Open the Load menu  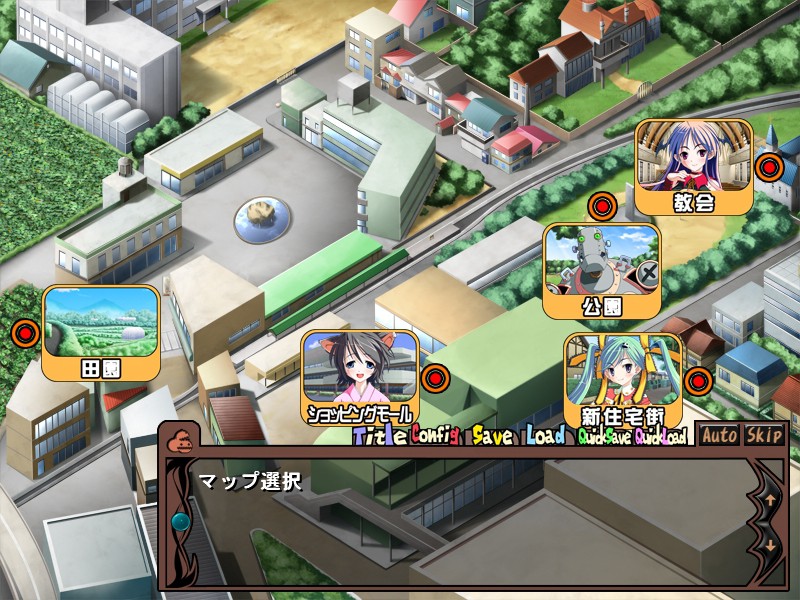pos(545,436)
